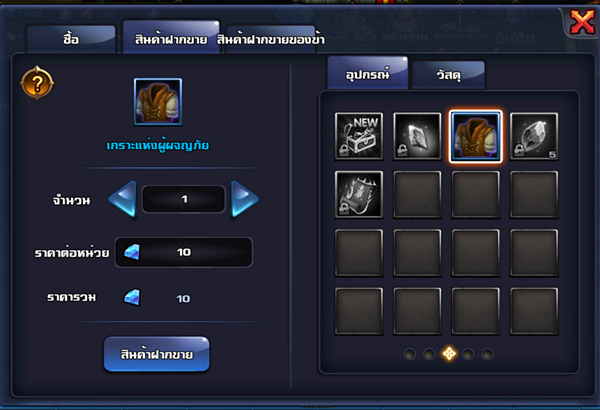Select the NEW treasure chest item slot

click(358, 136)
